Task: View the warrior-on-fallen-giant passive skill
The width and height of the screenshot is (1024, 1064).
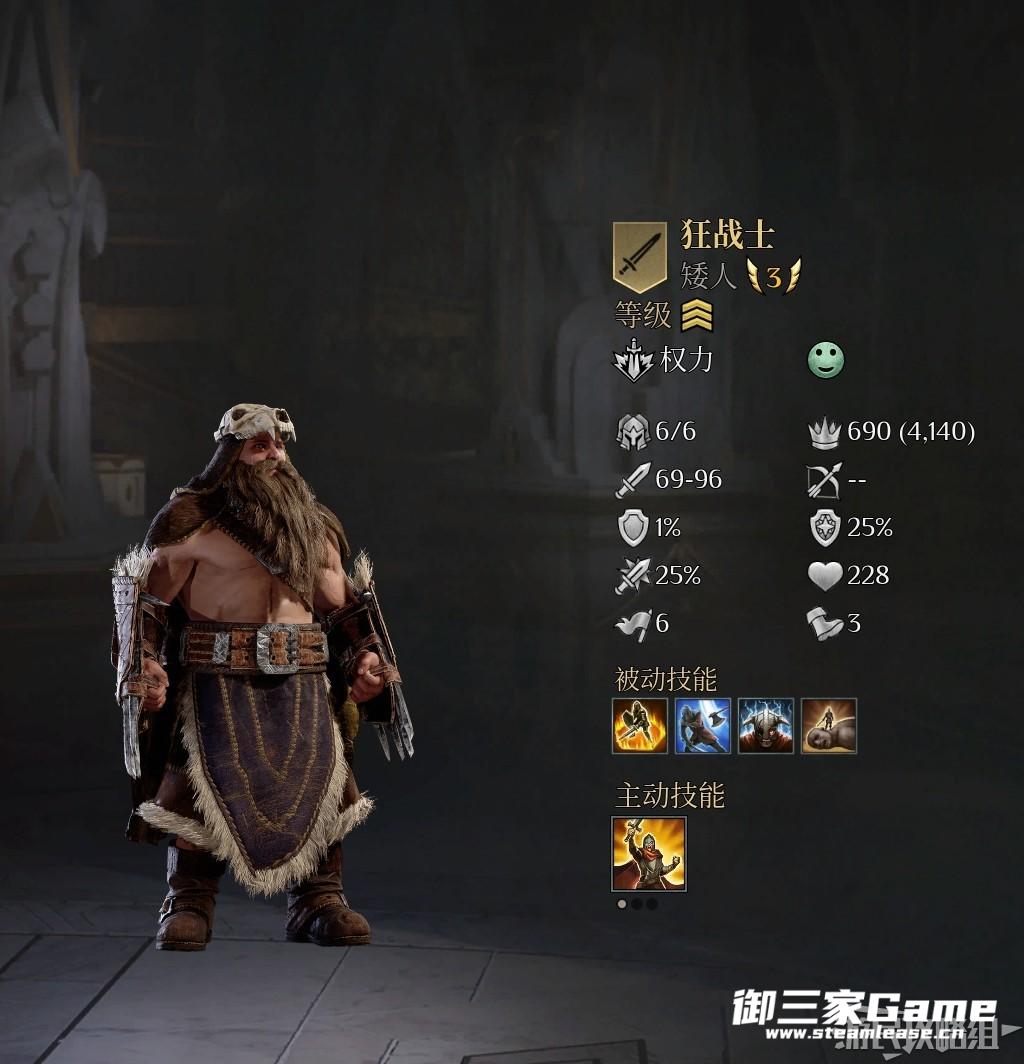Action: (829, 726)
